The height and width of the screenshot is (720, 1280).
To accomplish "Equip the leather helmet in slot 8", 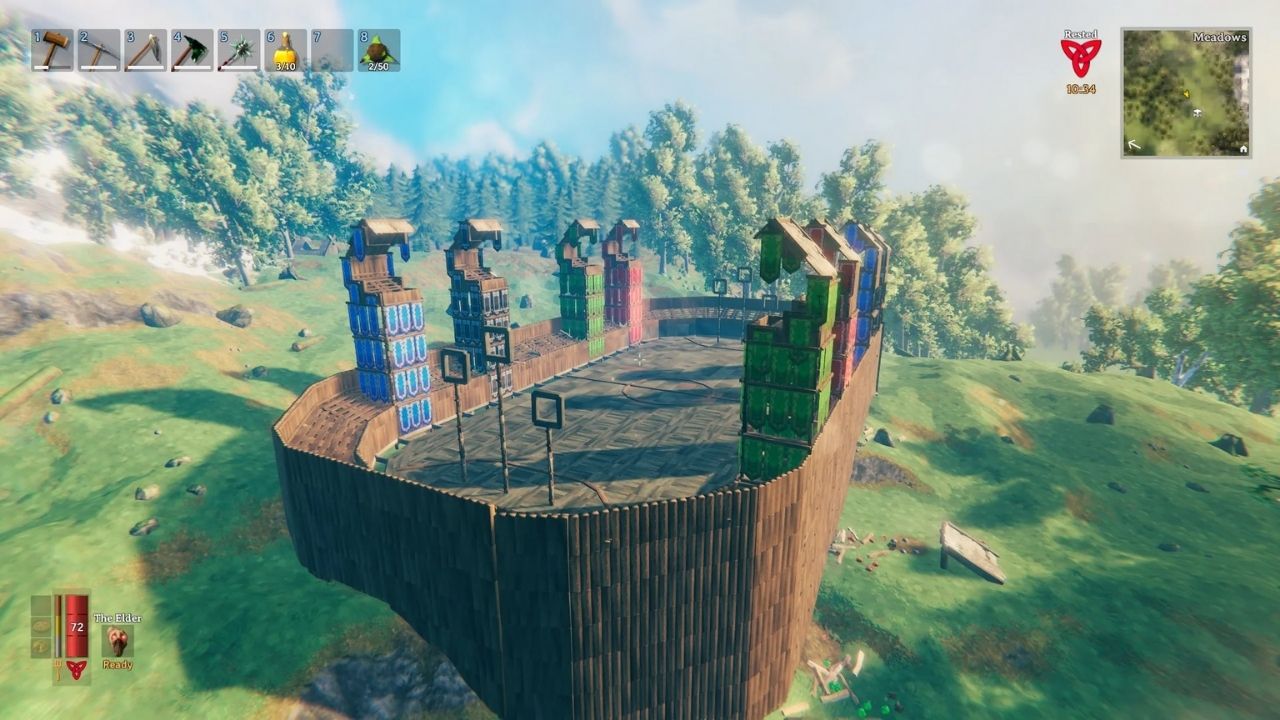I will click(x=378, y=50).
